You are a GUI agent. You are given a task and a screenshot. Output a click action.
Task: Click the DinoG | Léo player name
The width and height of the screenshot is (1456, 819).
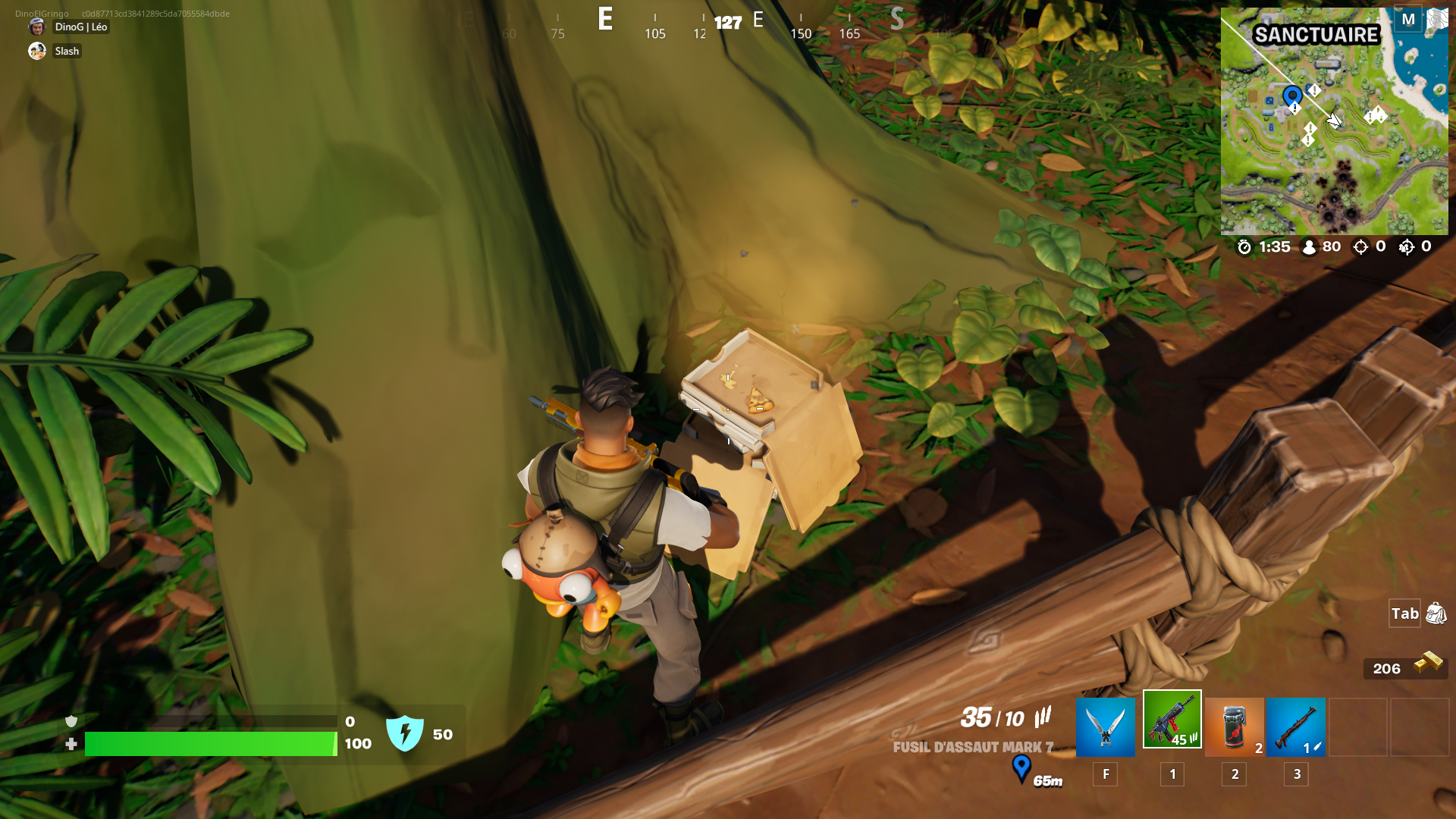click(79, 27)
